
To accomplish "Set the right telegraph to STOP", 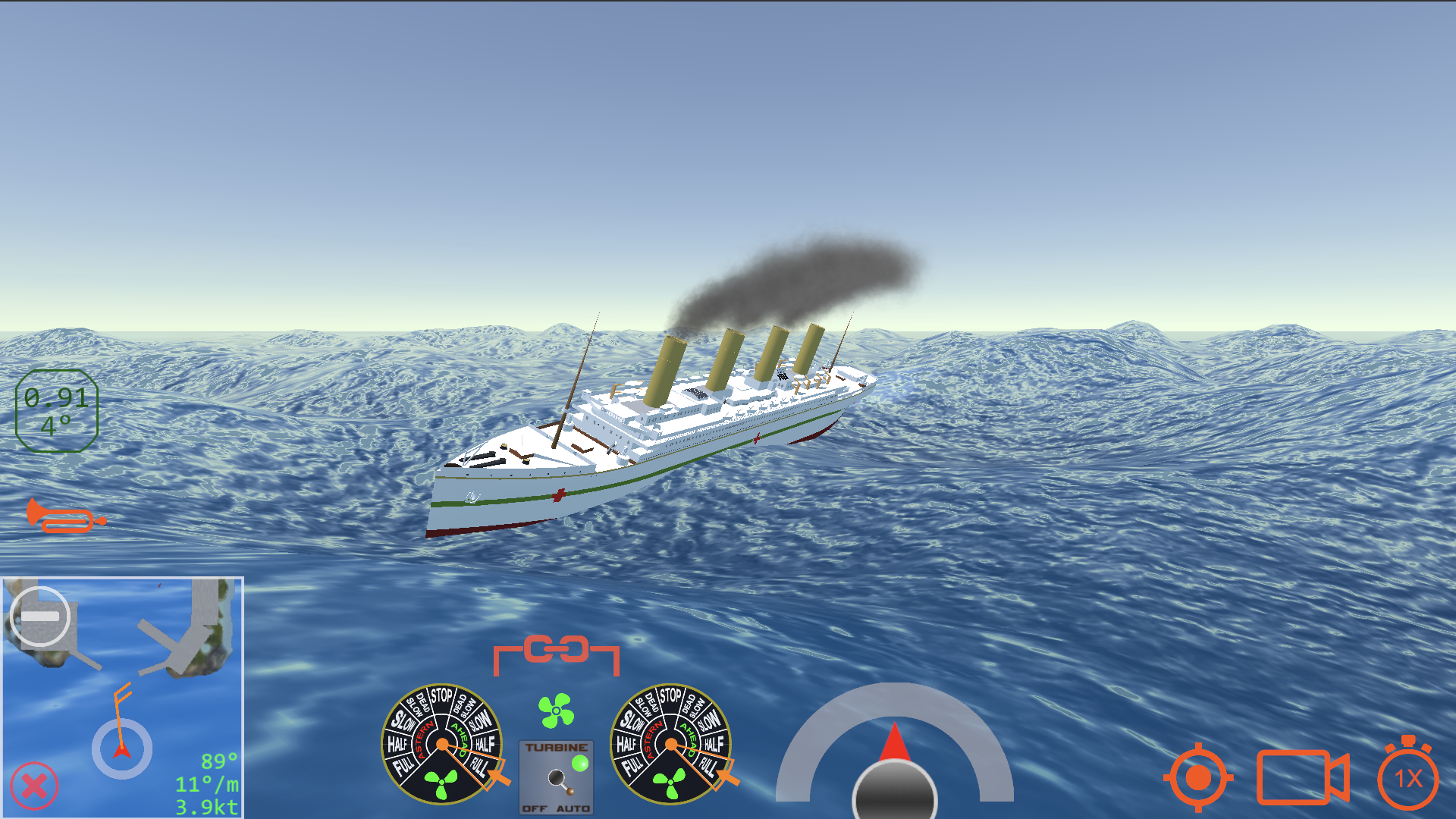I will [x=671, y=696].
